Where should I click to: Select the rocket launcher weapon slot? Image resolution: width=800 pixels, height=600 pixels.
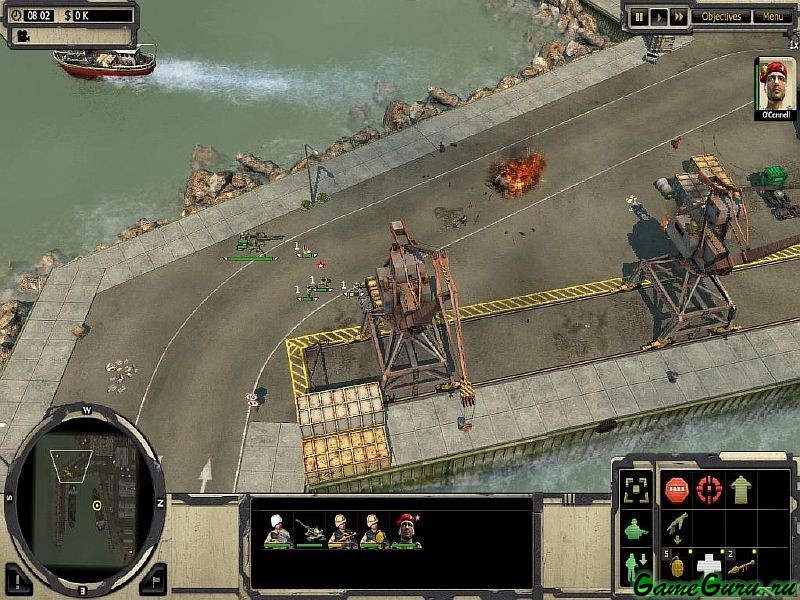(741, 565)
